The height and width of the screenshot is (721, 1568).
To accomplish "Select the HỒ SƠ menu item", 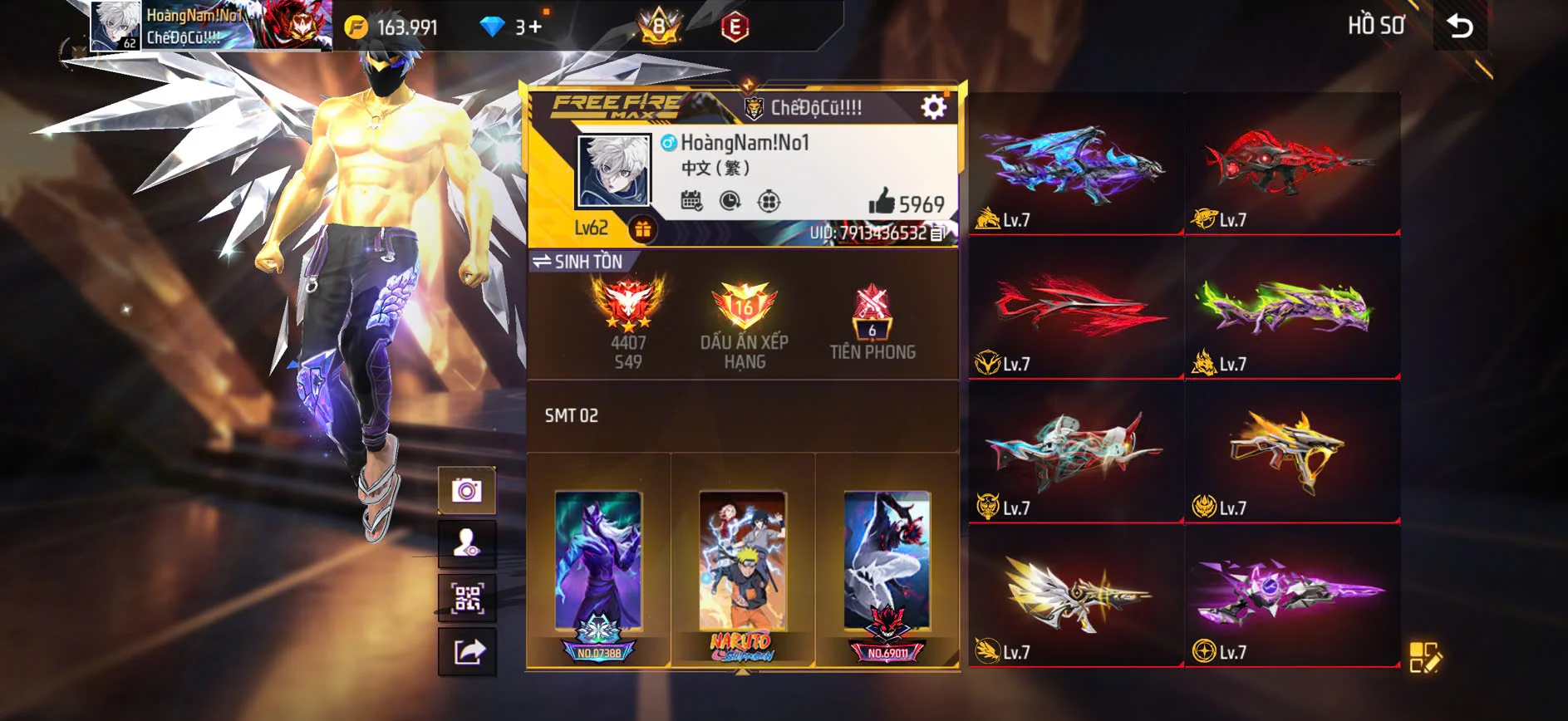I will click(1375, 26).
